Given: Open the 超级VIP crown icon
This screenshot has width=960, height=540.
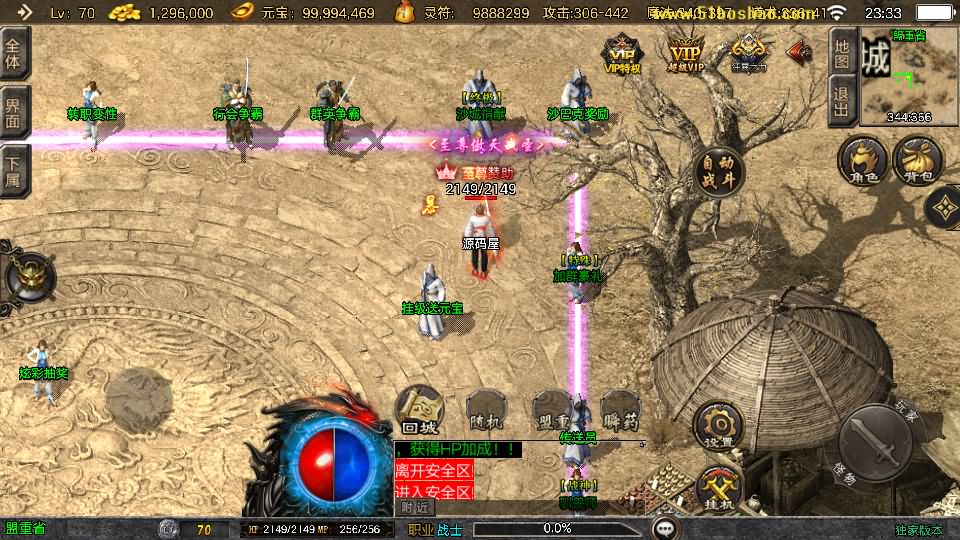Looking at the screenshot, I should (686, 53).
